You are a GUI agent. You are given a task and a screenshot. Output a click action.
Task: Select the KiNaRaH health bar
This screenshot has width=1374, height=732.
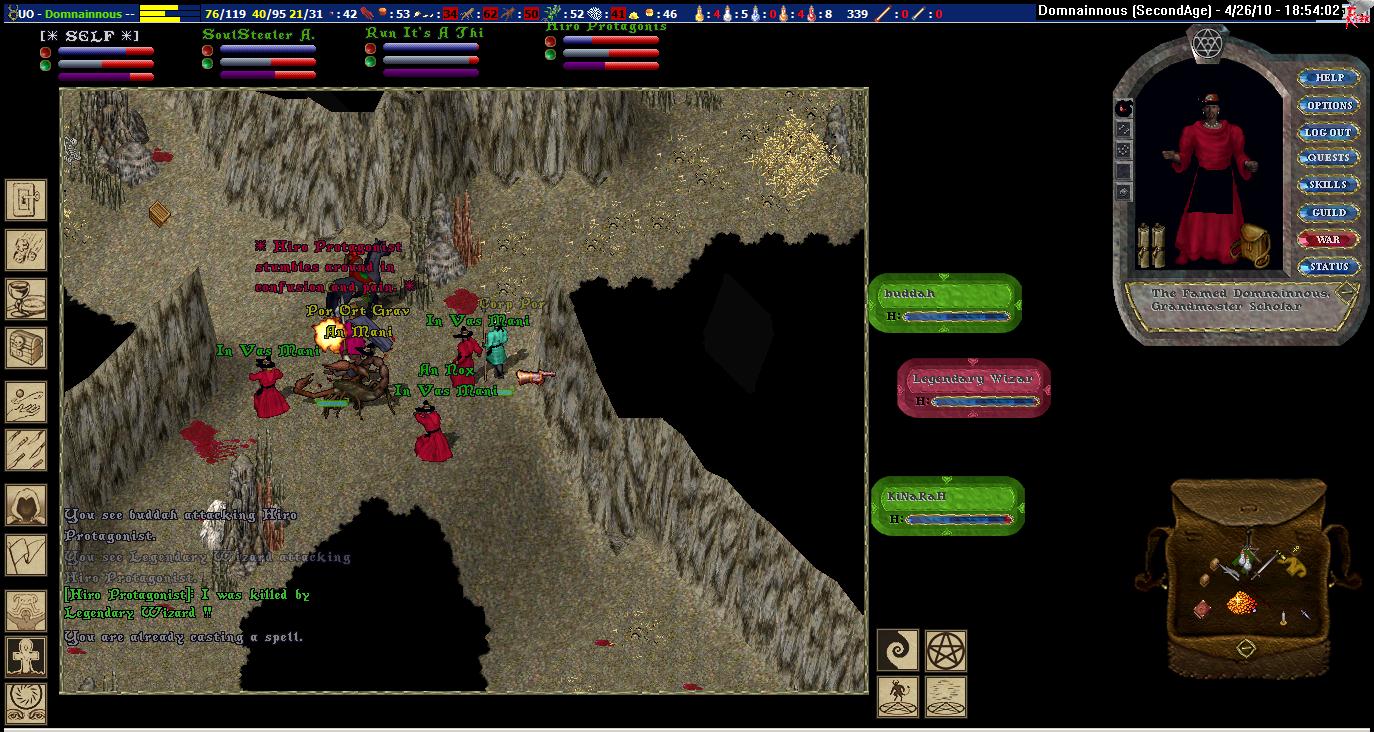click(948, 506)
